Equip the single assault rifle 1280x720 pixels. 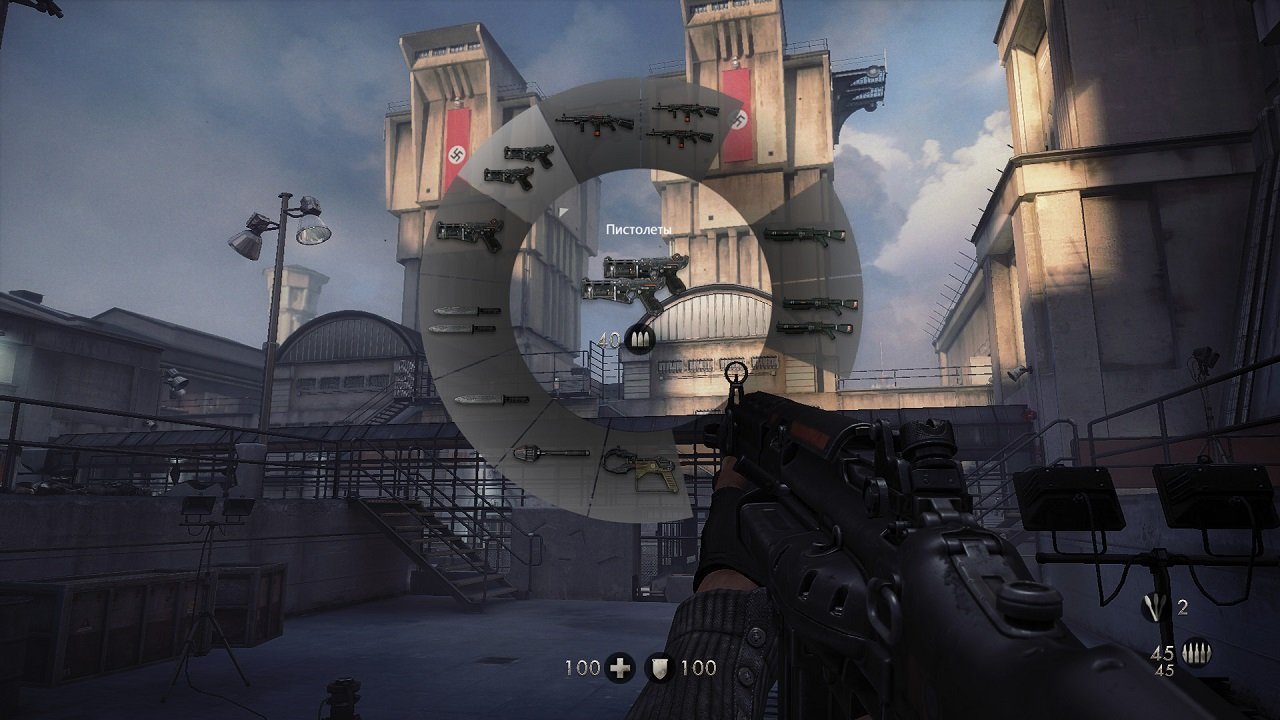tap(595, 123)
